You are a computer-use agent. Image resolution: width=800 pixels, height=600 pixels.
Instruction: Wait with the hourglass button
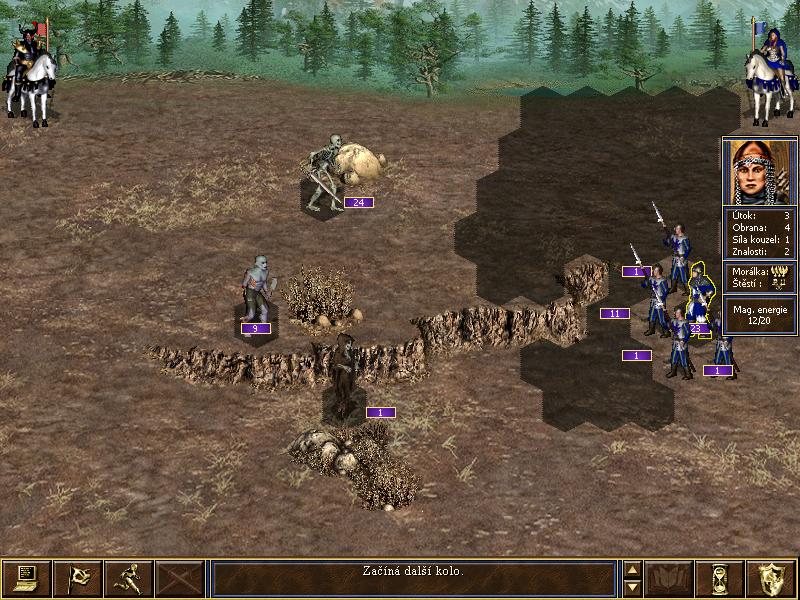coord(721,578)
